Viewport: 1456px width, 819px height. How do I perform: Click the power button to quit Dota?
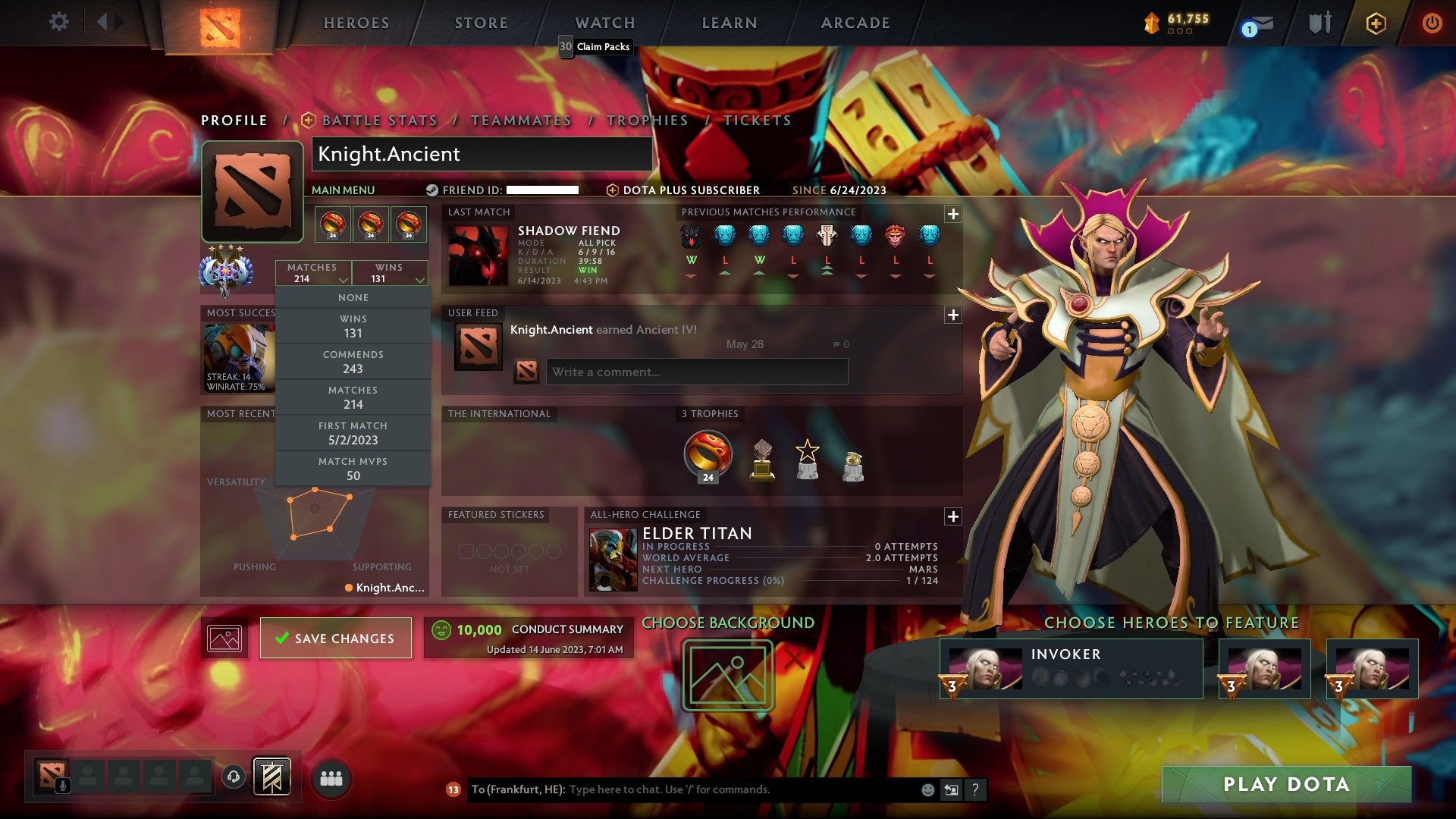tap(1432, 23)
